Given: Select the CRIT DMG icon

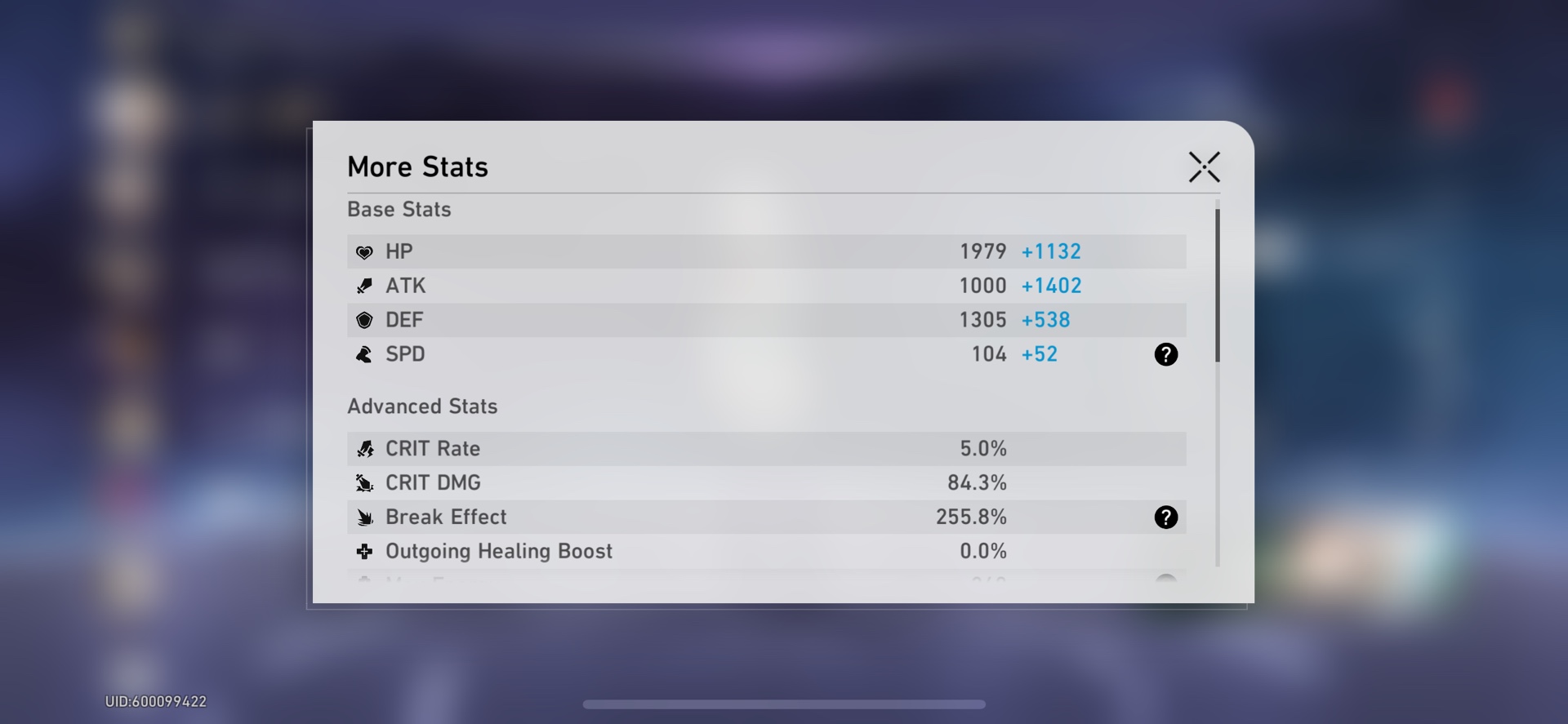Looking at the screenshot, I should tap(365, 482).
